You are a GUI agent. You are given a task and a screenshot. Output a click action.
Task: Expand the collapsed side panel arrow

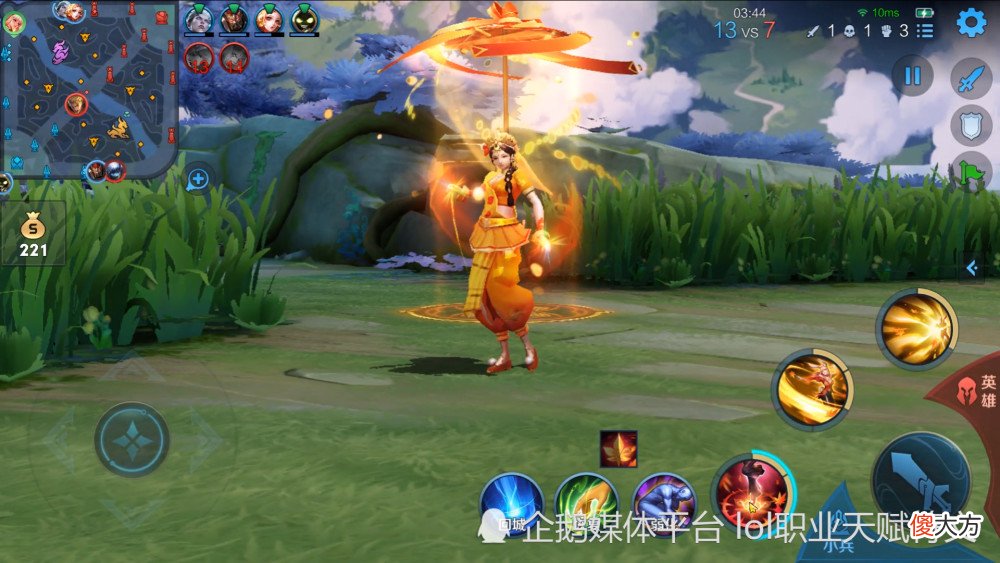(x=971, y=268)
